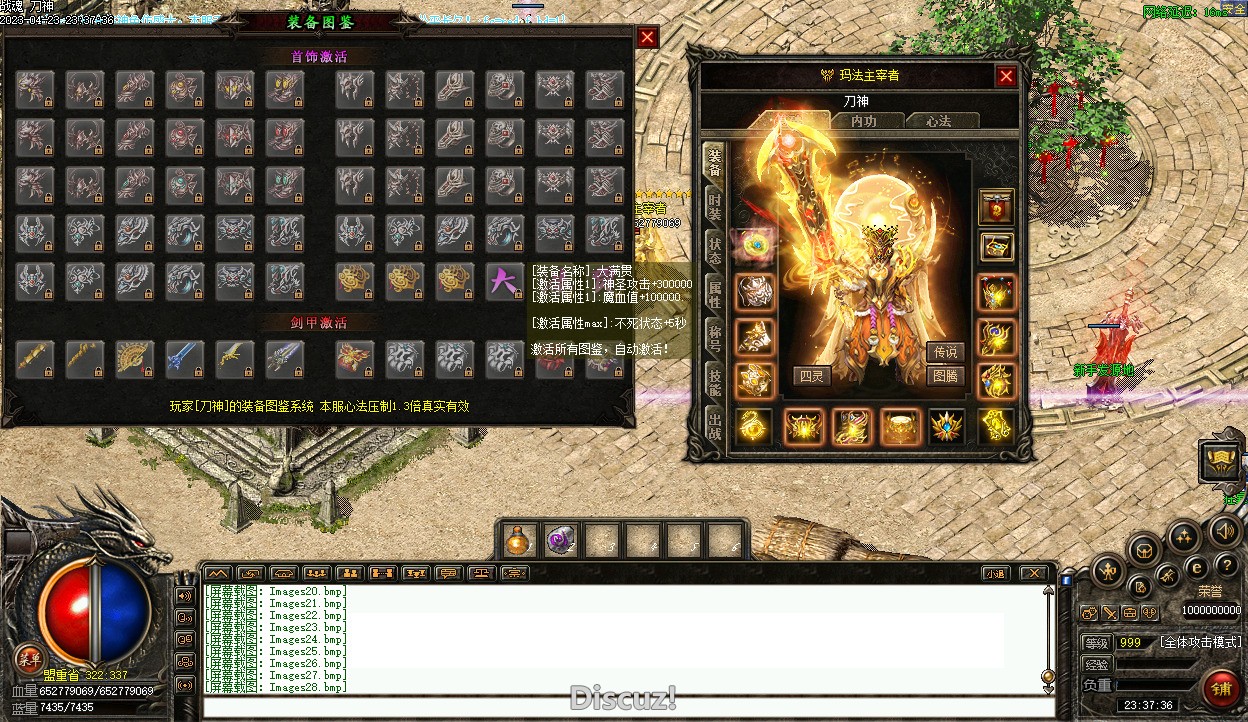Open the 心法 tab
The width and height of the screenshot is (1248, 722).
coord(938,121)
